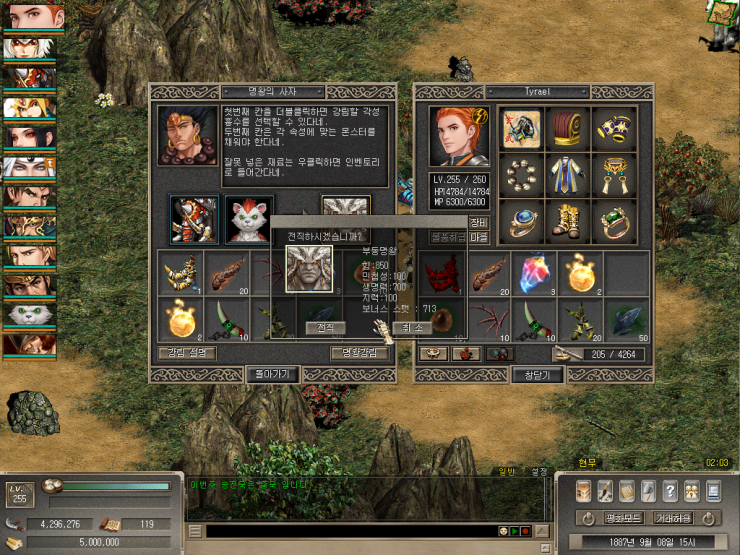Confirm the job change with 전직 button
Screen dimensions: 740x555
[326, 328]
